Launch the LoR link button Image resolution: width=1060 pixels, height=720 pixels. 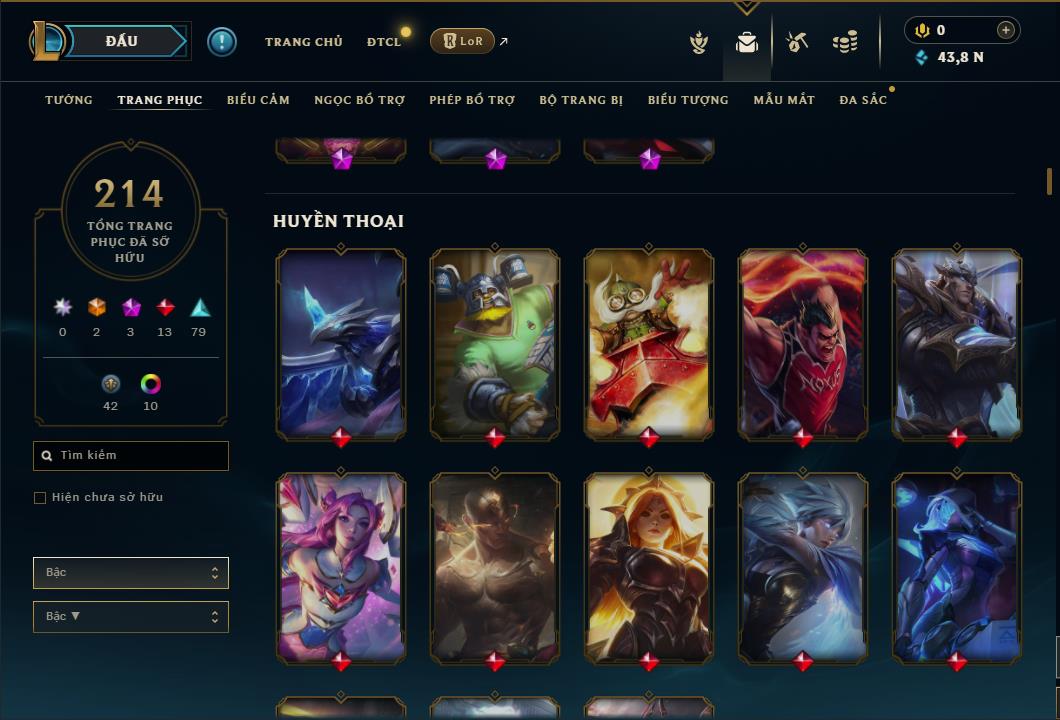(x=463, y=41)
